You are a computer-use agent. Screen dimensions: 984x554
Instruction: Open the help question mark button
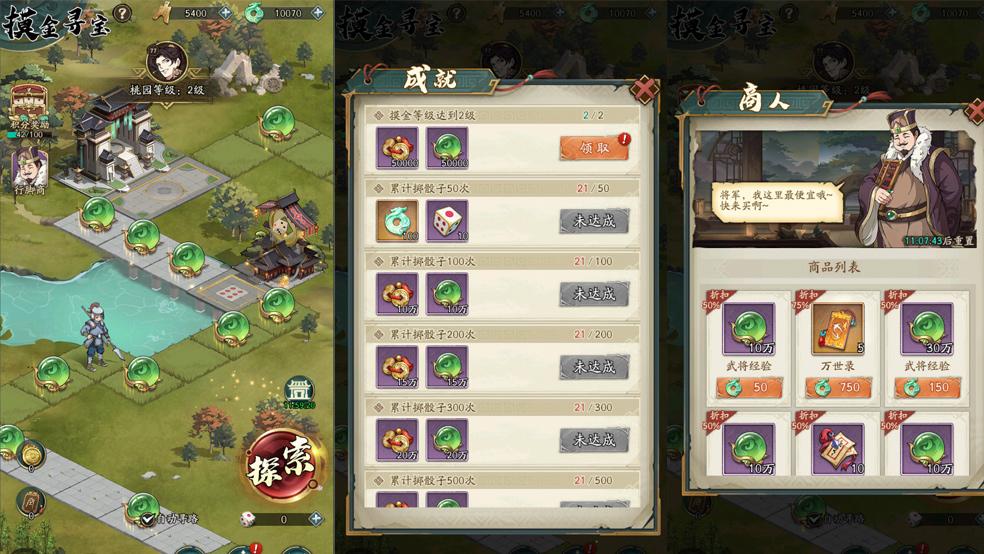click(122, 13)
